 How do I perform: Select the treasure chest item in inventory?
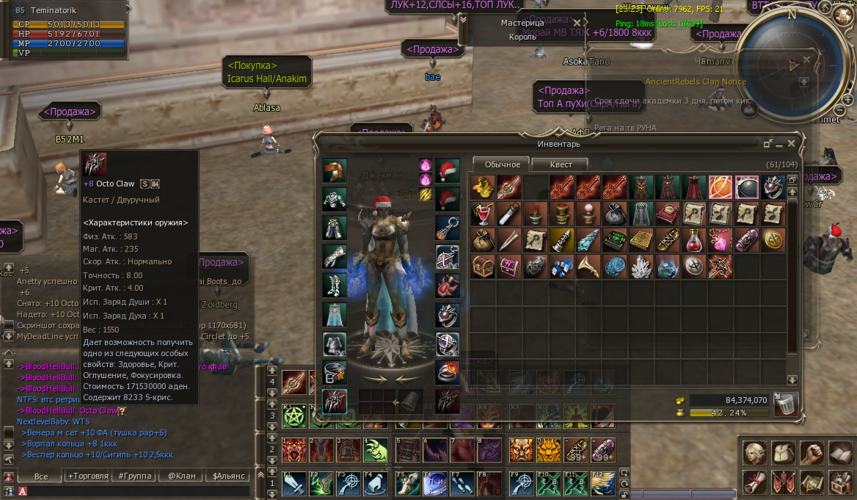[484, 266]
